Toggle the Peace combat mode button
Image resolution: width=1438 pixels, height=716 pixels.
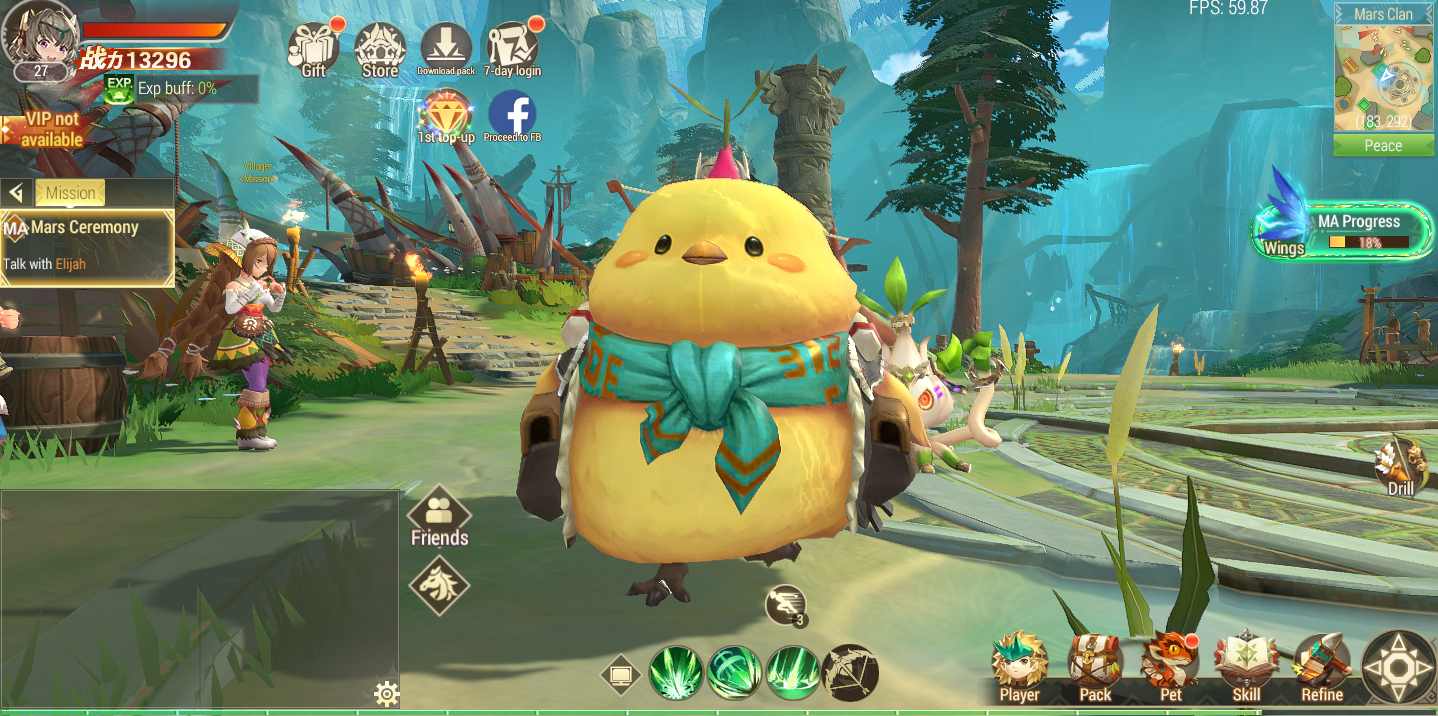1383,146
